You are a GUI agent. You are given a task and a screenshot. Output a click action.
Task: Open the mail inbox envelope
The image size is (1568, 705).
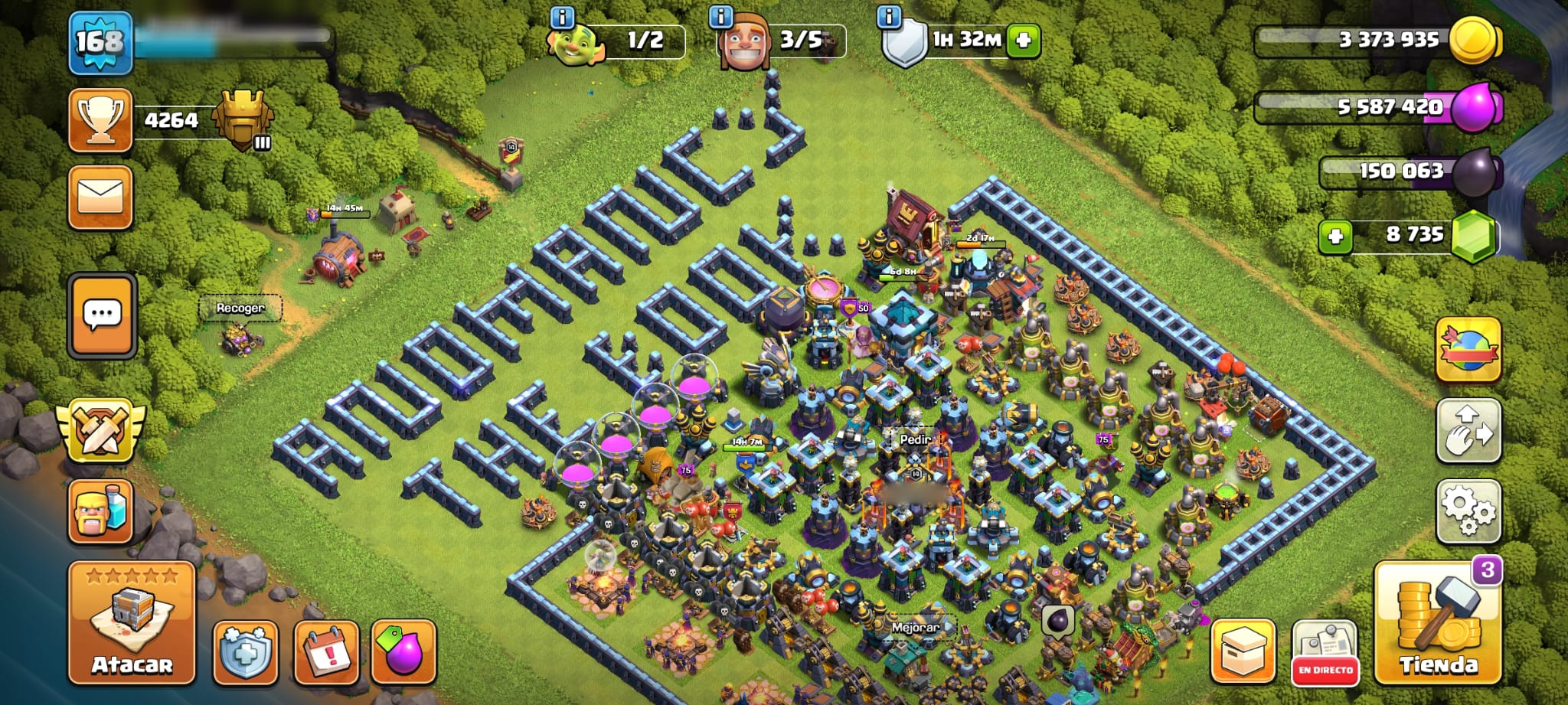click(100, 197)
